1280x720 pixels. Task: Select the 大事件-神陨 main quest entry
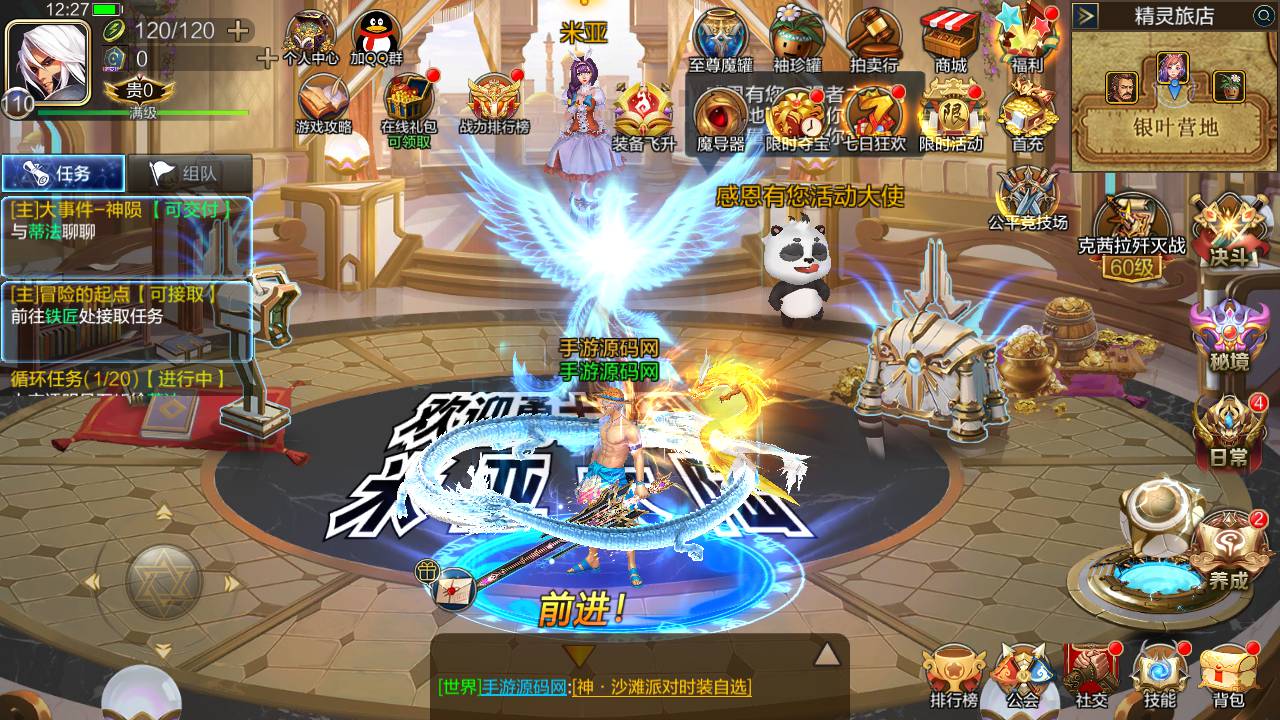125,222
